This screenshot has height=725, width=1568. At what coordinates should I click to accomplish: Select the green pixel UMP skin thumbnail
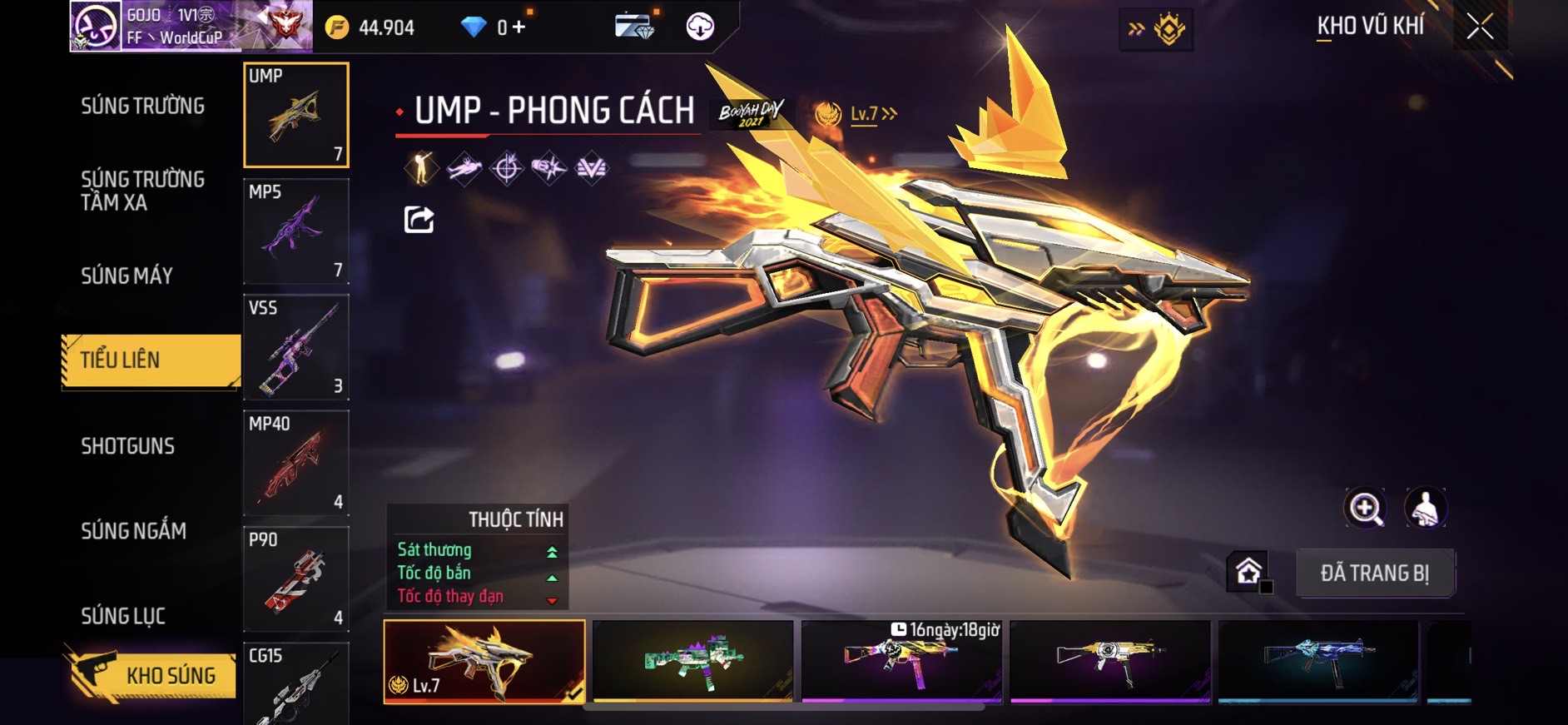(x=692, y=661)
